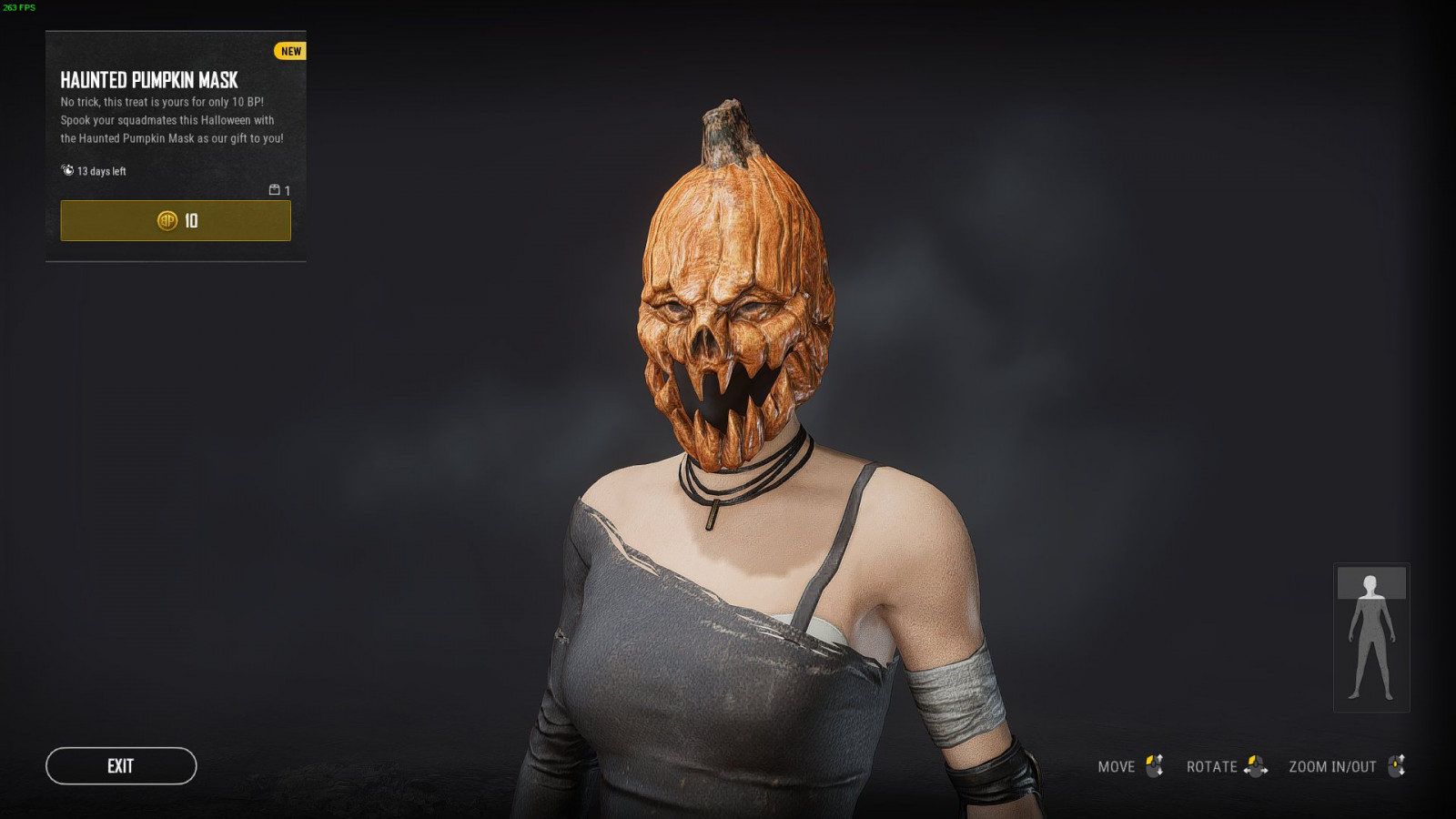The width and height of the screenshot is (1456, 819).
Task: Select the full-body character view thumbnail
Action: (1371, 637)
